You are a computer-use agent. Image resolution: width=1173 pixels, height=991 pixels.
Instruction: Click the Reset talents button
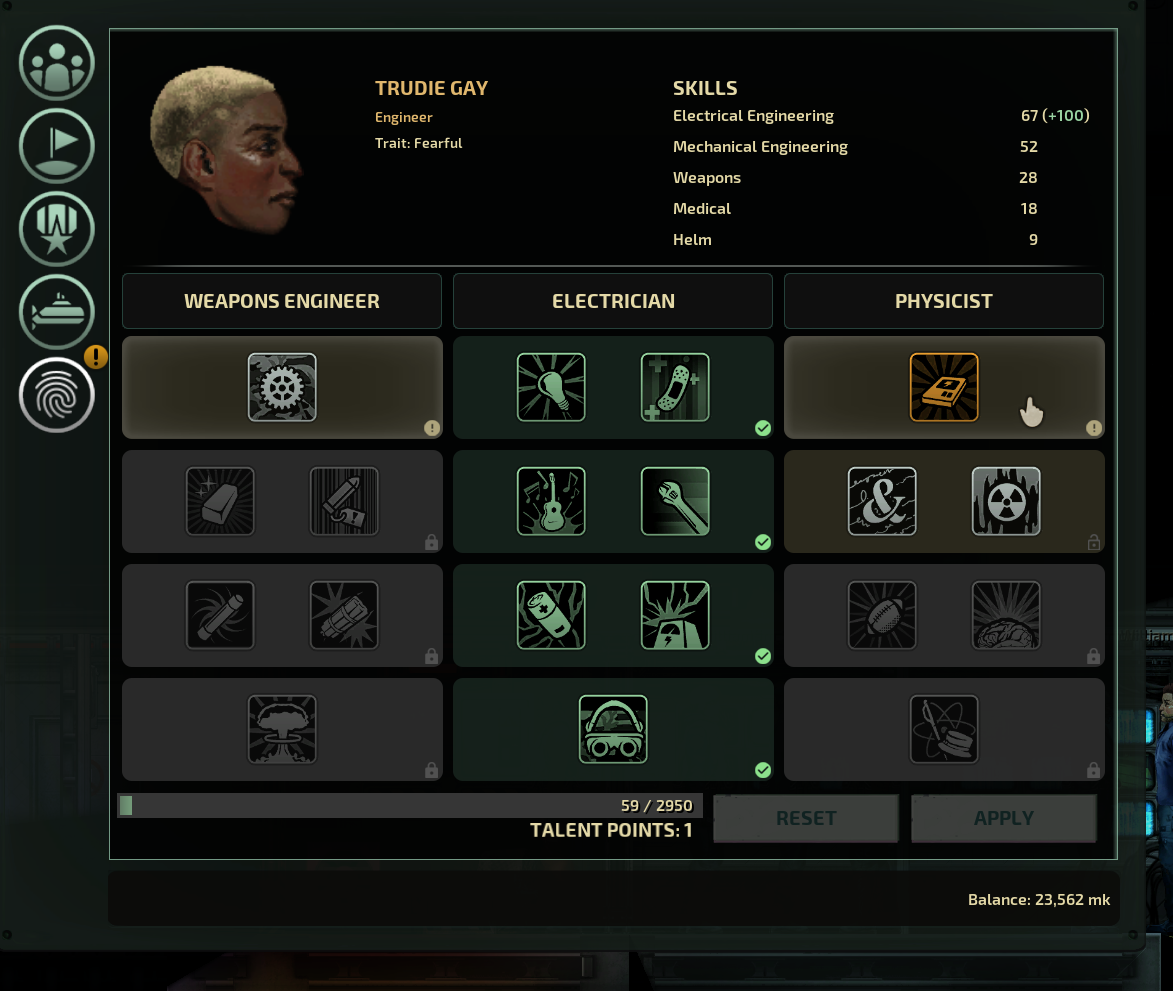[x=806, y=818]
